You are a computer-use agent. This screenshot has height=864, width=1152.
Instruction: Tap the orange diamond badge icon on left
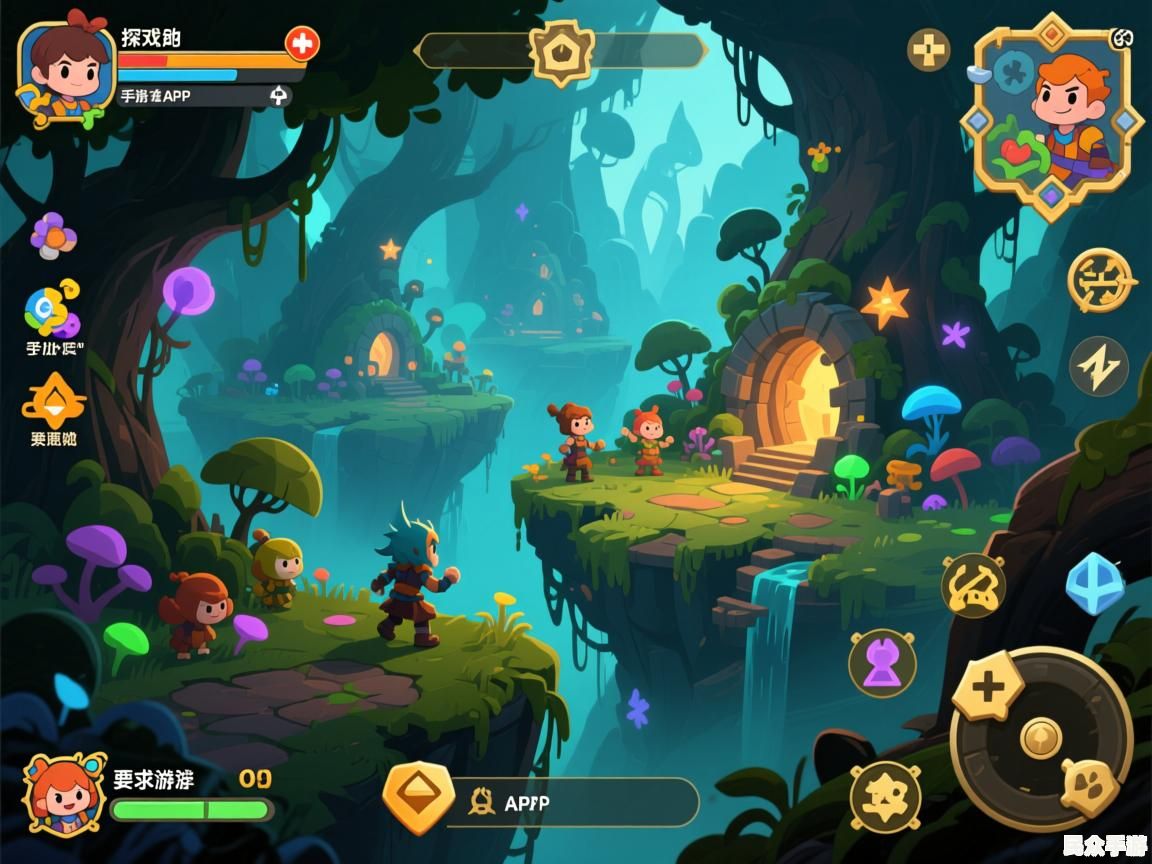pos(53,400)
